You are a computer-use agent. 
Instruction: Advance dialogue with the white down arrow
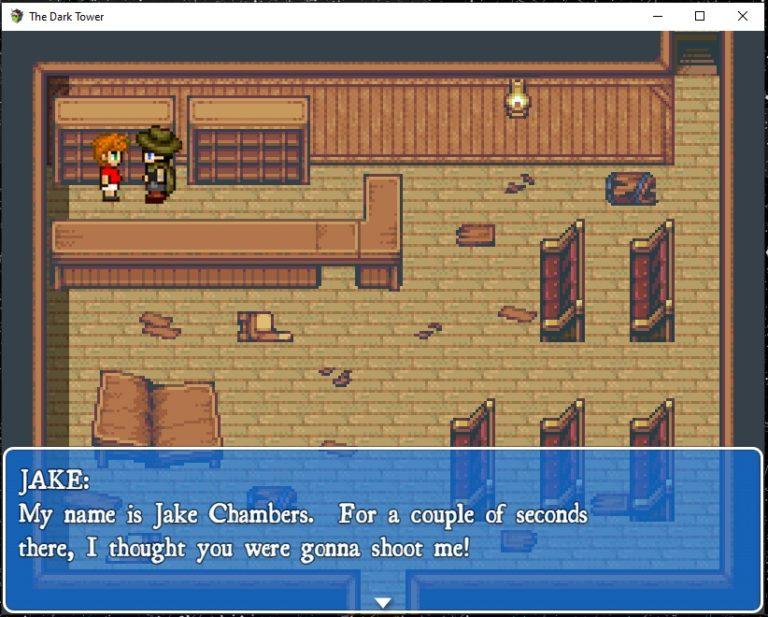point(383,602)
